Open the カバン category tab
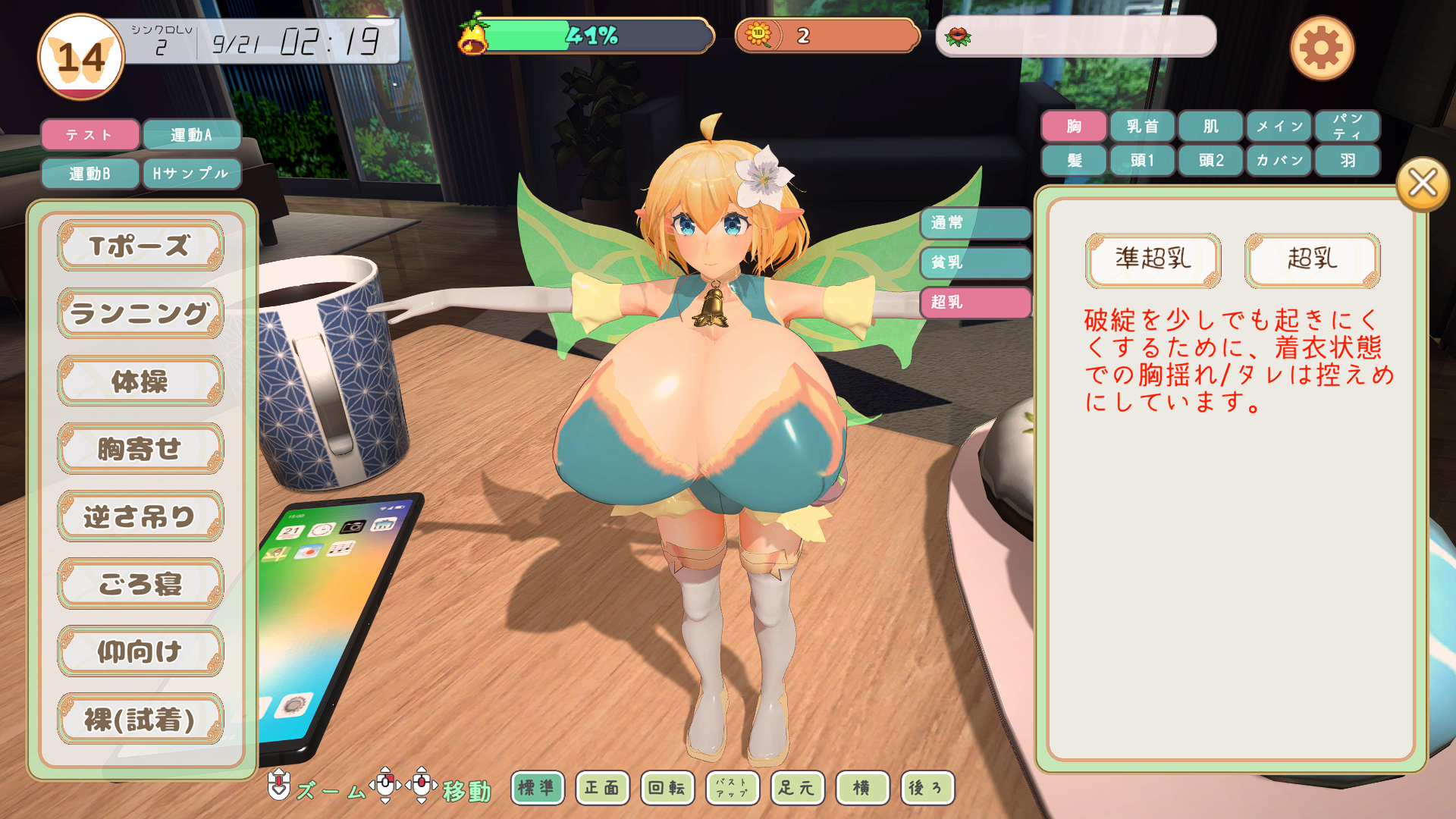1456x819 pixels. click(x=1279, y=161)
